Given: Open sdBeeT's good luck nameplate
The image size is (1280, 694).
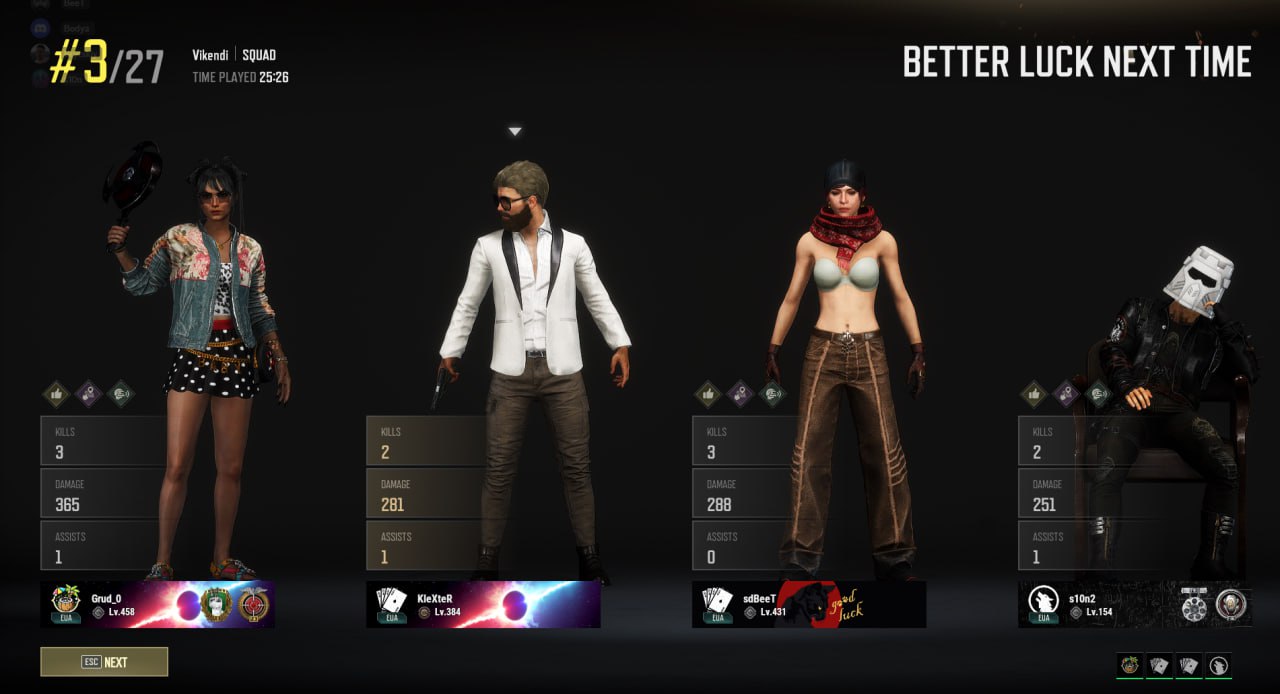Looking at the screenshot, I should [x=809, y=605].
